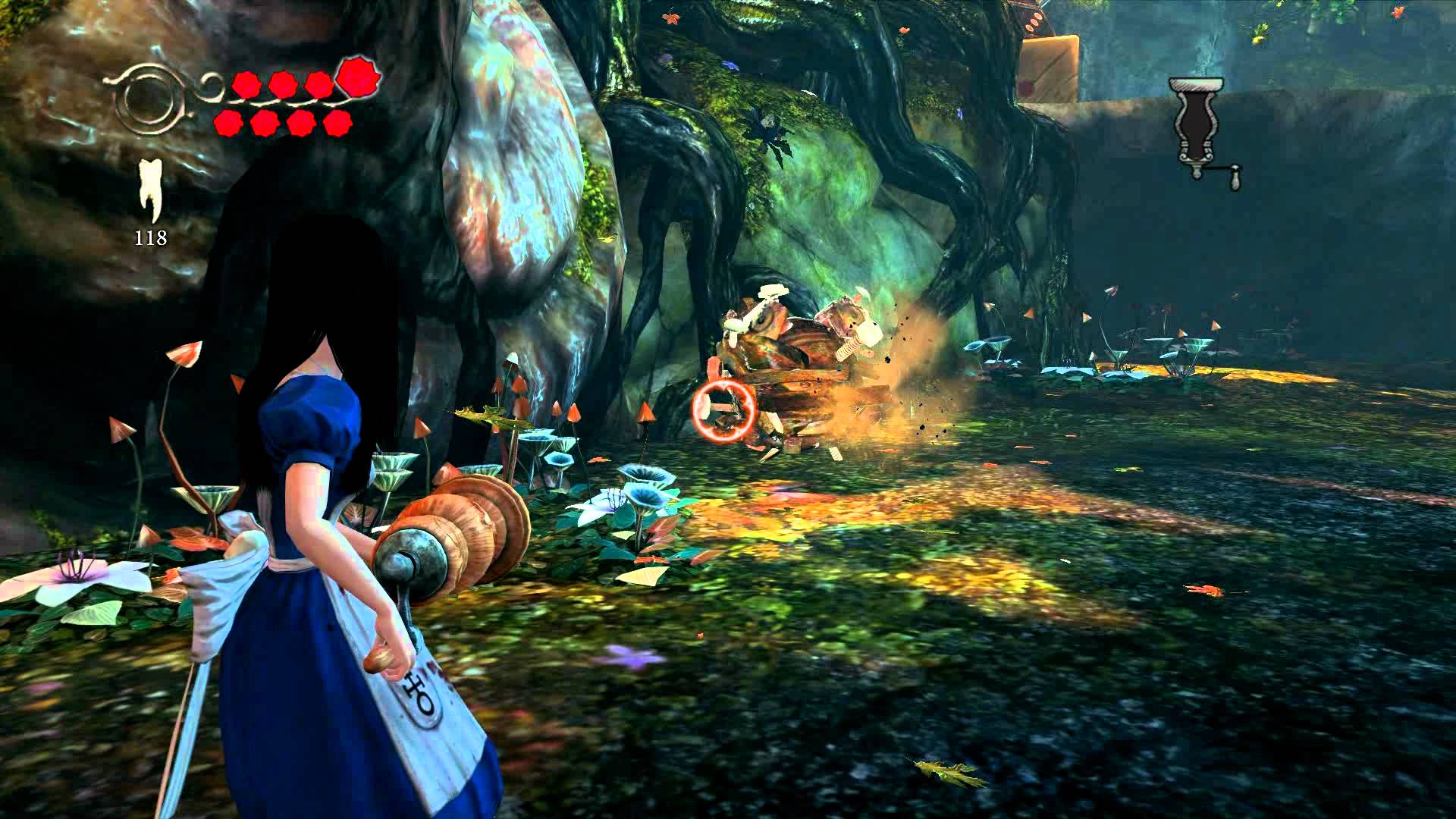The height and width of the screenshot is (819, 1456).
Task: Click the crank handle on the valve icon
Action: 1236,176
